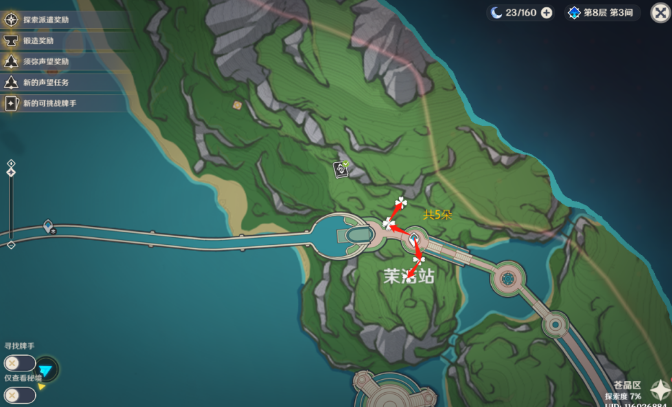The image size is (672, 407).
Task: Click the orange square marker on the hillside
Action: coord(237,104)
